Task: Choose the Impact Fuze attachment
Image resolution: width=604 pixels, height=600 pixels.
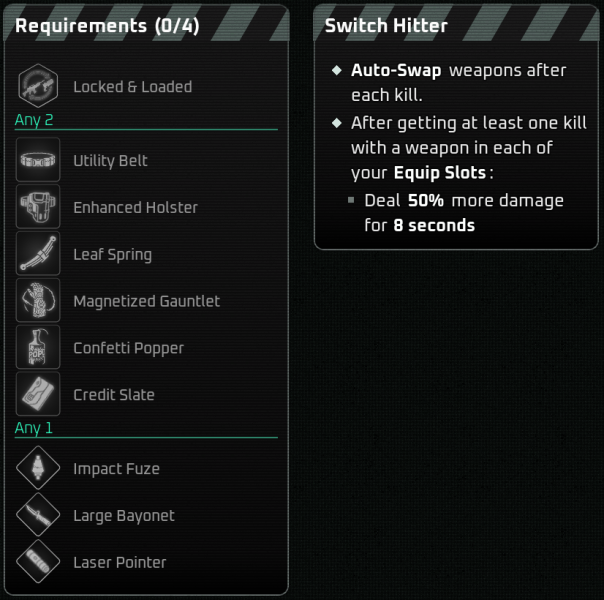Action: [x=116, y=469]
